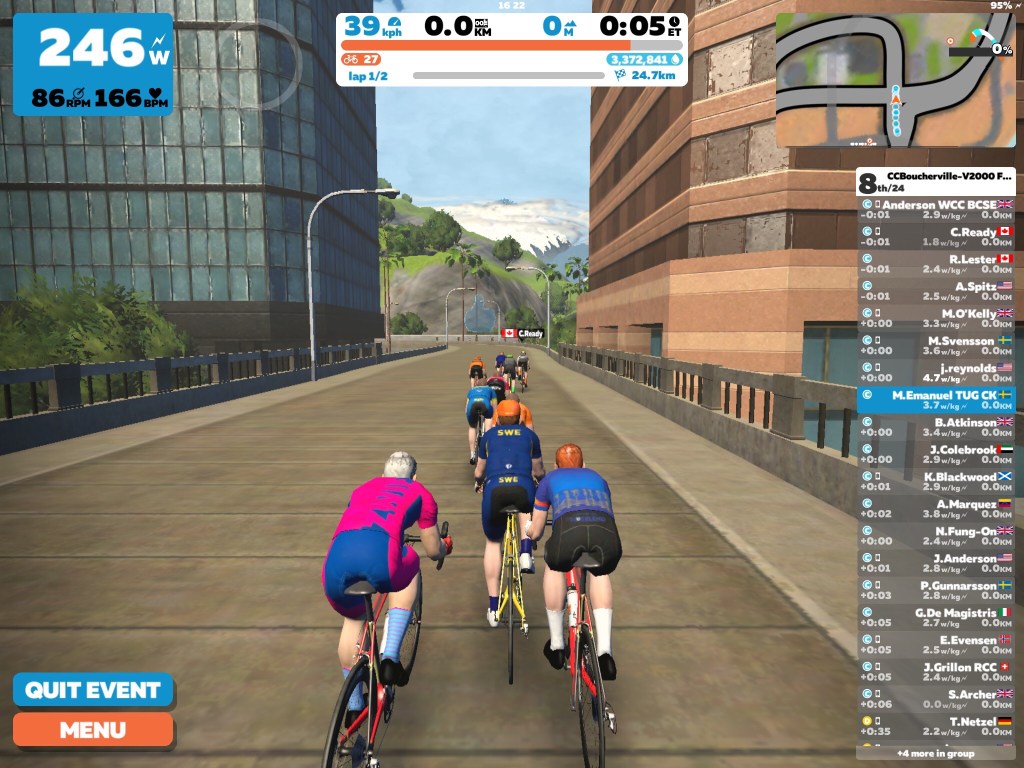Image resolution: width=1024 pixels, height=768 pixels.
Task: Expand the '+4 more in group' entry
Action: (x=936, y=753)
